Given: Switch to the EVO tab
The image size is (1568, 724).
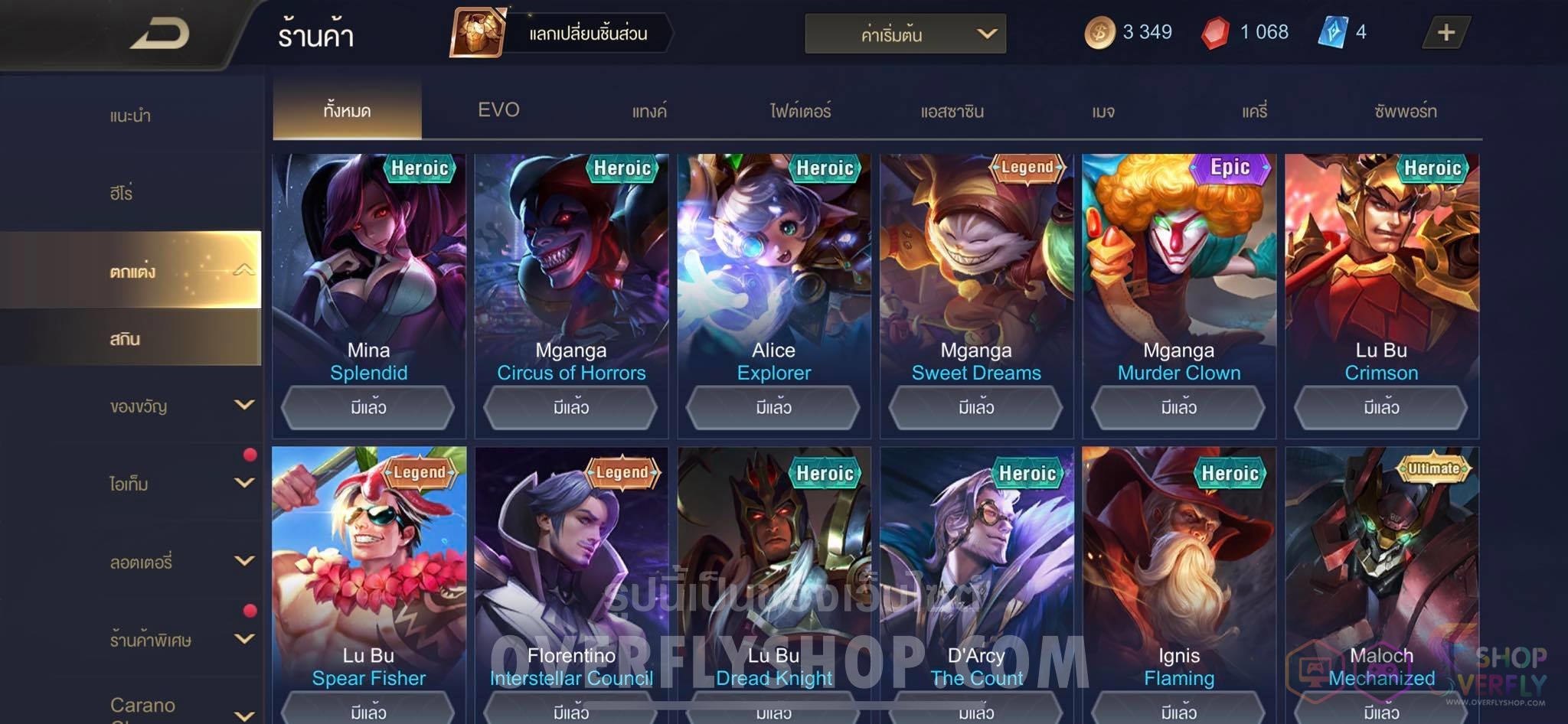Looking at the screenshot, I should pos(498,110).
